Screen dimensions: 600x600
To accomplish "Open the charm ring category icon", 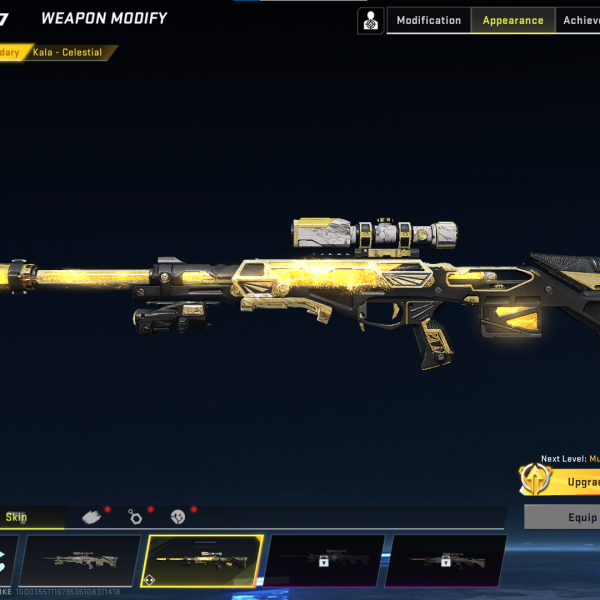I will (135, 517).
